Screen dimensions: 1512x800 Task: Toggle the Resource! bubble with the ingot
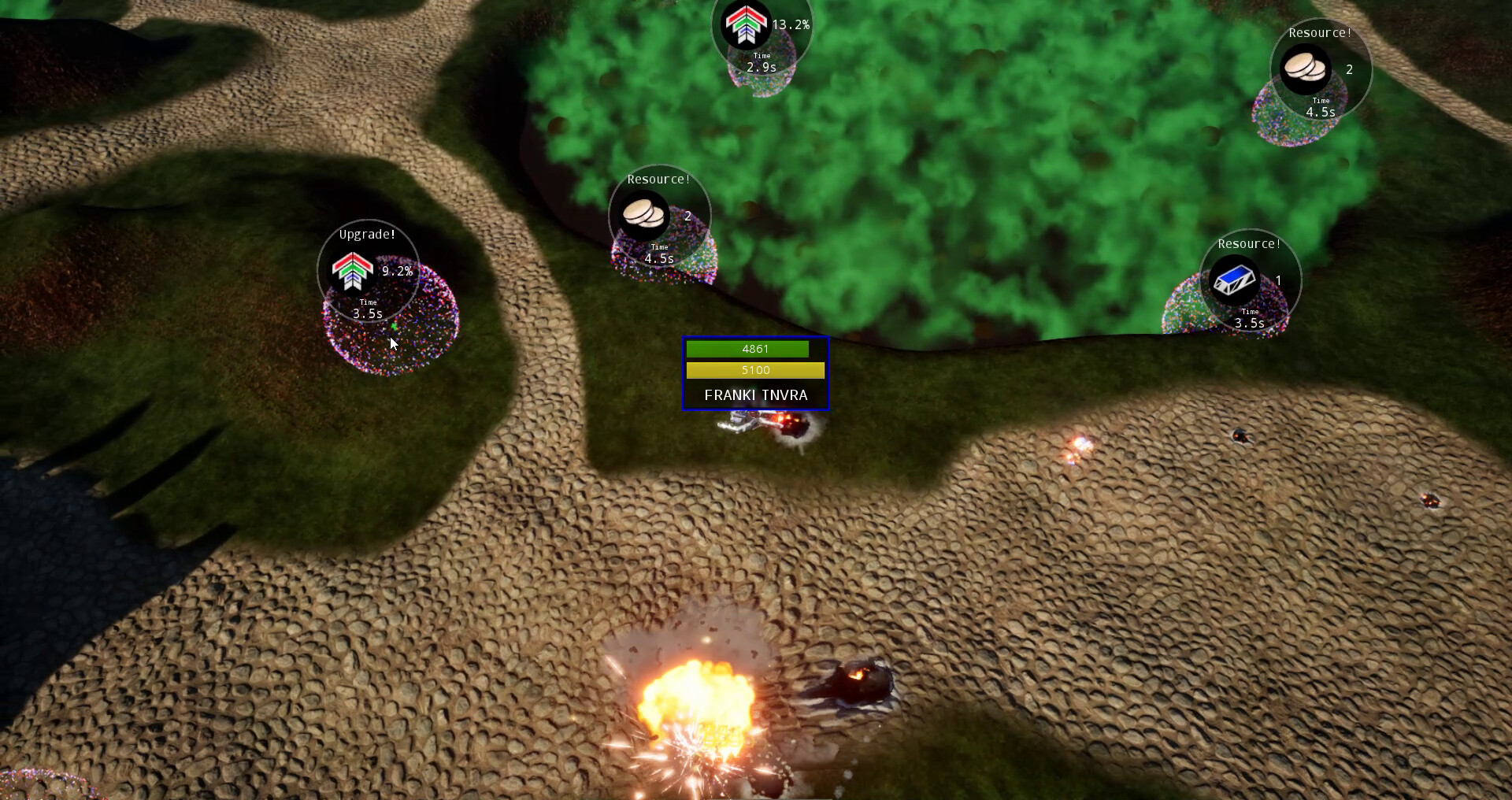[x=1250, y=280]
